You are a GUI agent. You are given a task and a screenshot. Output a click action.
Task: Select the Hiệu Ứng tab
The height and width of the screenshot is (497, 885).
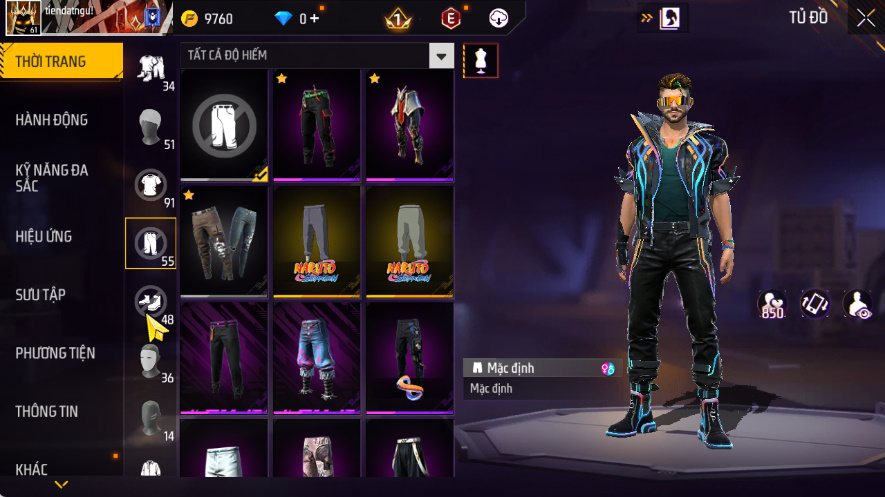coord(44,237)
